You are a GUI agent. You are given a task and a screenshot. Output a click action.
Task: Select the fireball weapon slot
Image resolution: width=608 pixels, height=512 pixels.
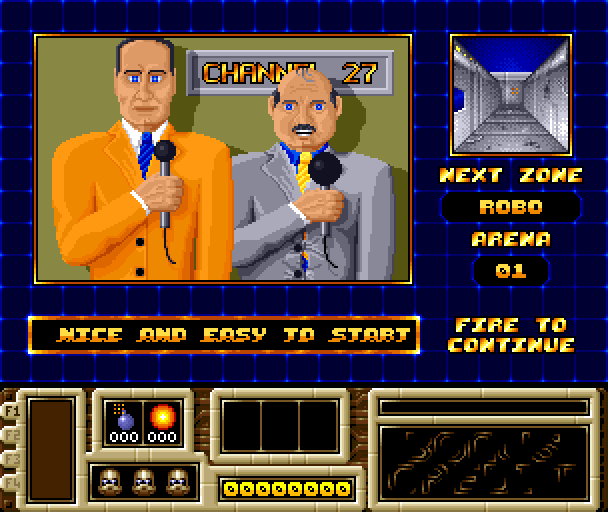(x=160, y=421)
